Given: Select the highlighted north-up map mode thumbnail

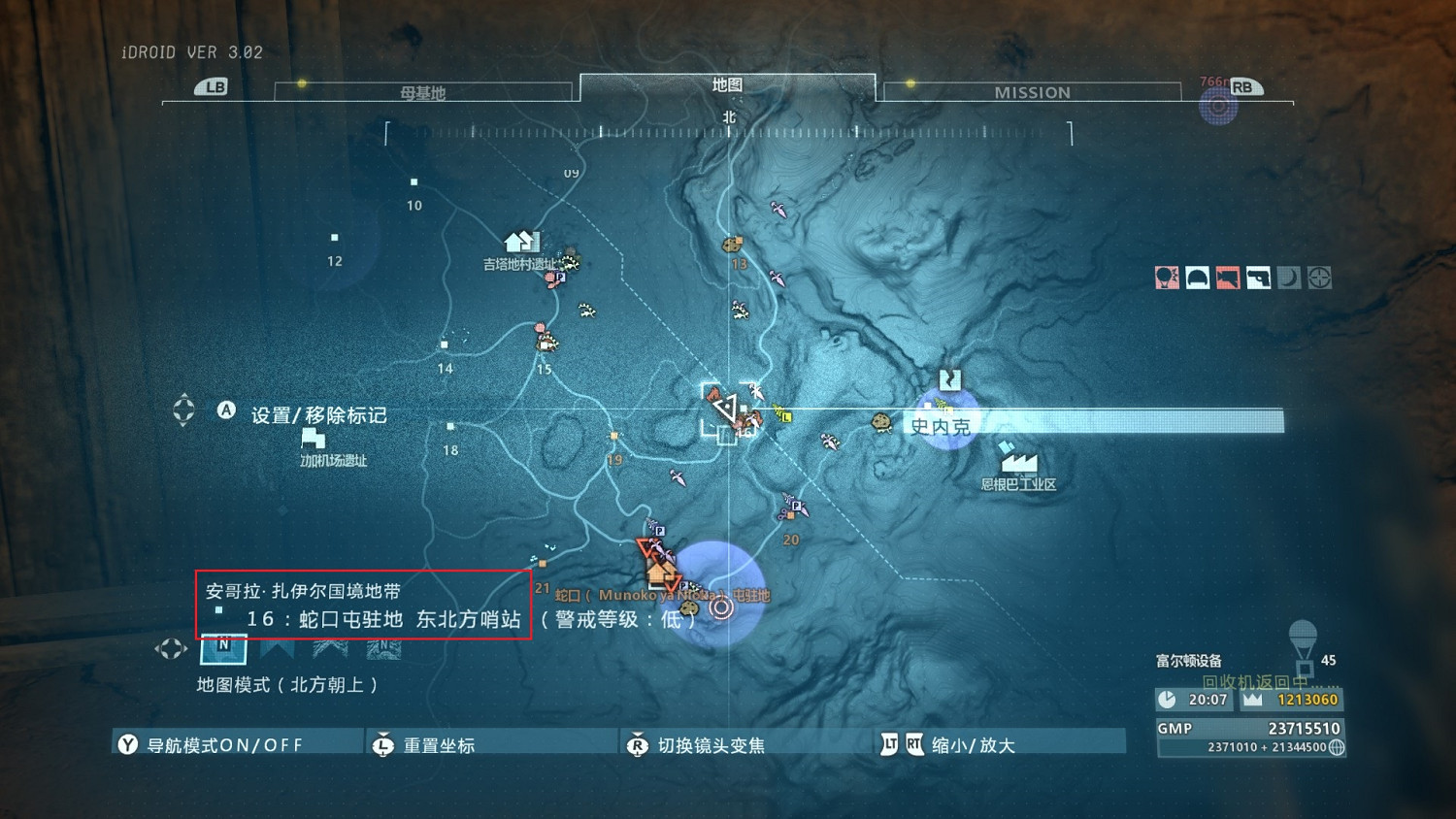Looking at the screenshot, I should click(223, 648).
